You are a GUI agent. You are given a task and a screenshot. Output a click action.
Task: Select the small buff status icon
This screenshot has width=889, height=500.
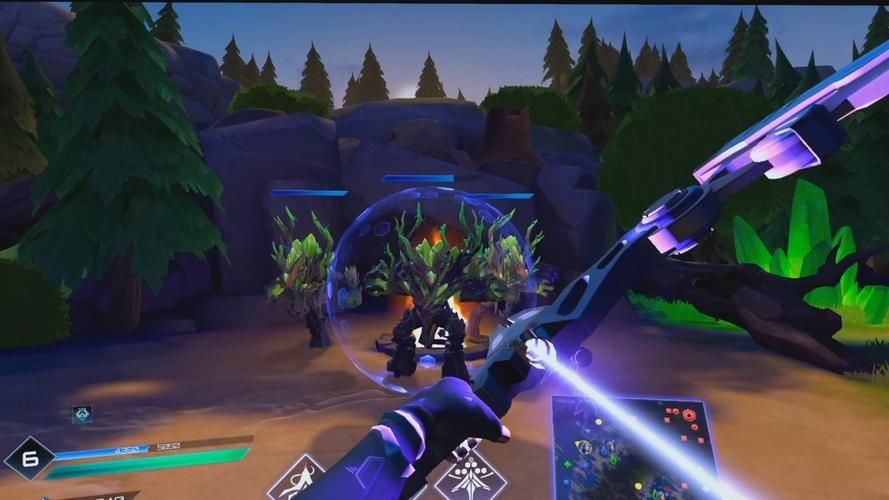(82, 414)
